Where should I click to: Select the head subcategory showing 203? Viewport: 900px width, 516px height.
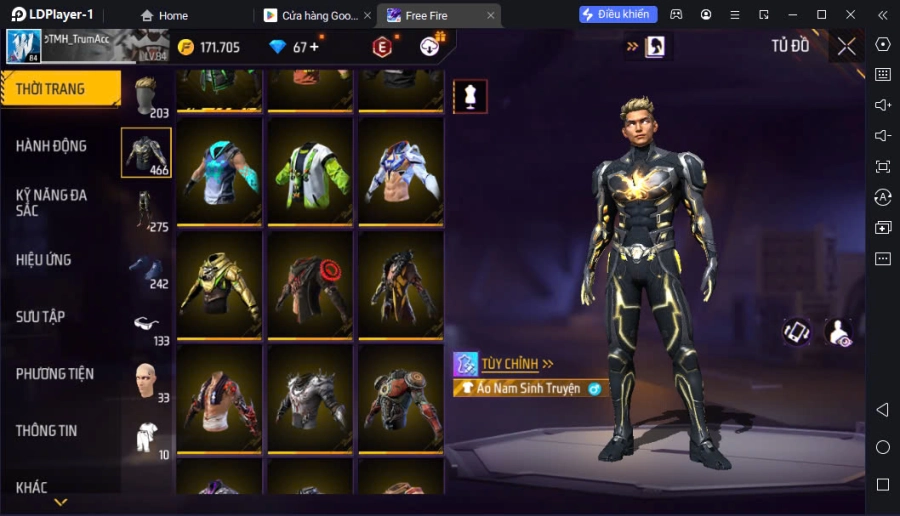click(146, 96)
